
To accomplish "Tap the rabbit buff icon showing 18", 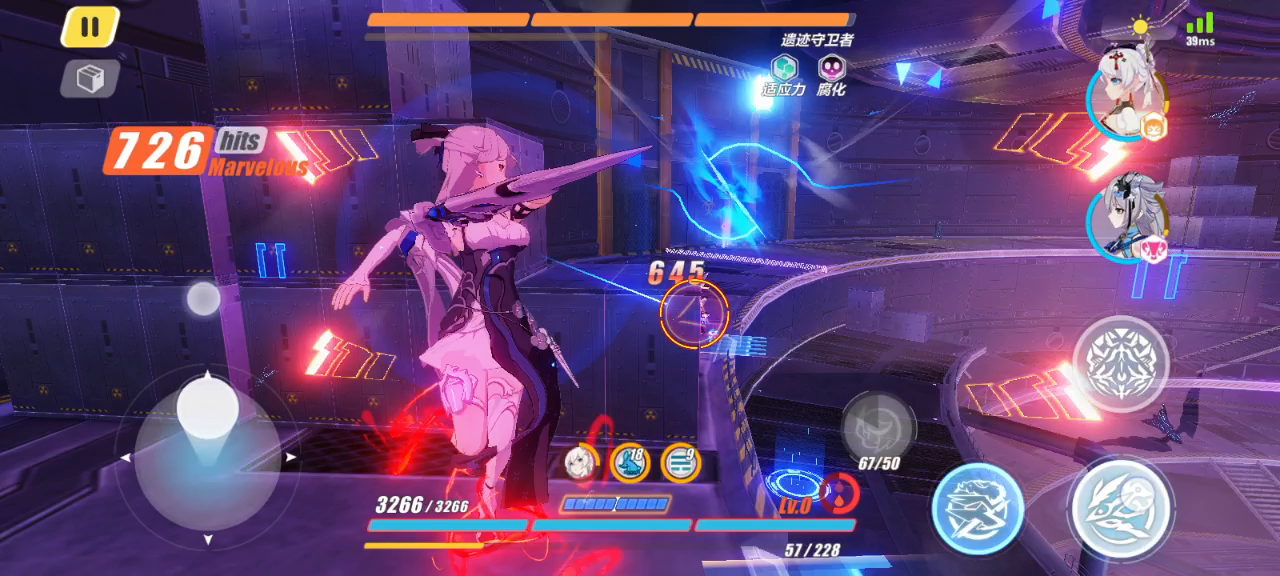I will coord(630,462).
